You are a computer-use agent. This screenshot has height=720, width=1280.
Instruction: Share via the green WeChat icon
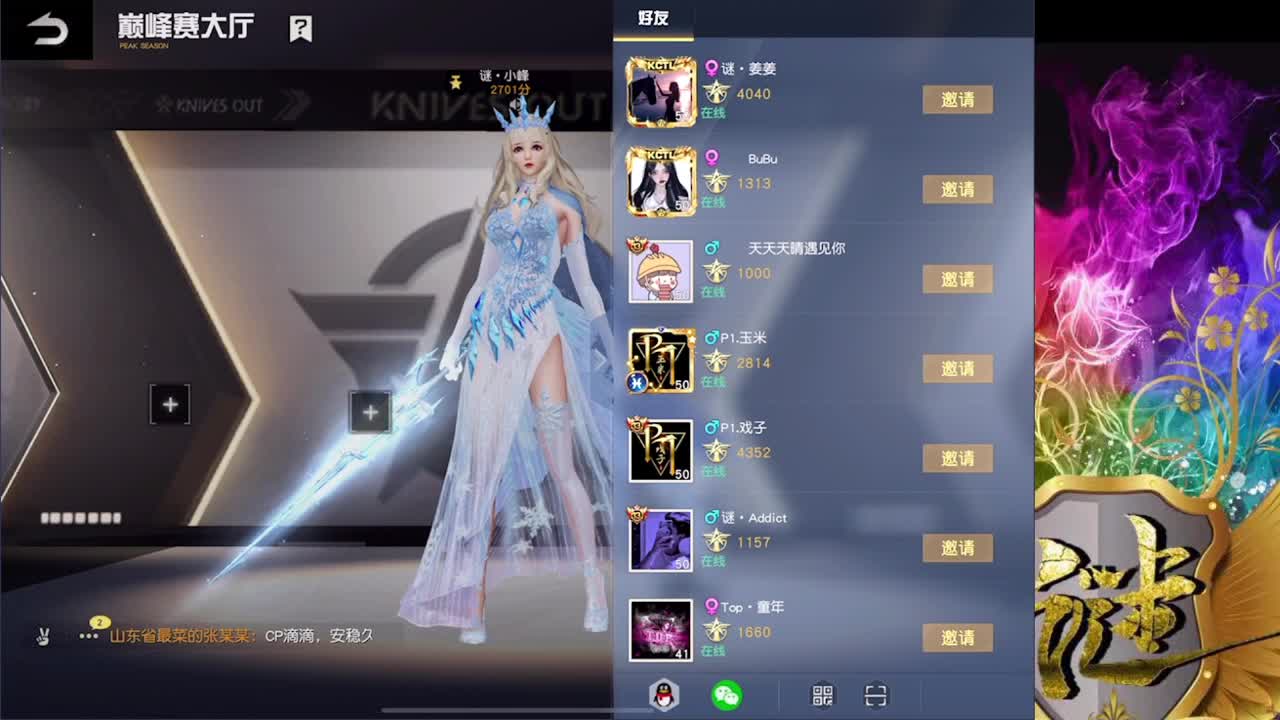(x=728, y=695)
